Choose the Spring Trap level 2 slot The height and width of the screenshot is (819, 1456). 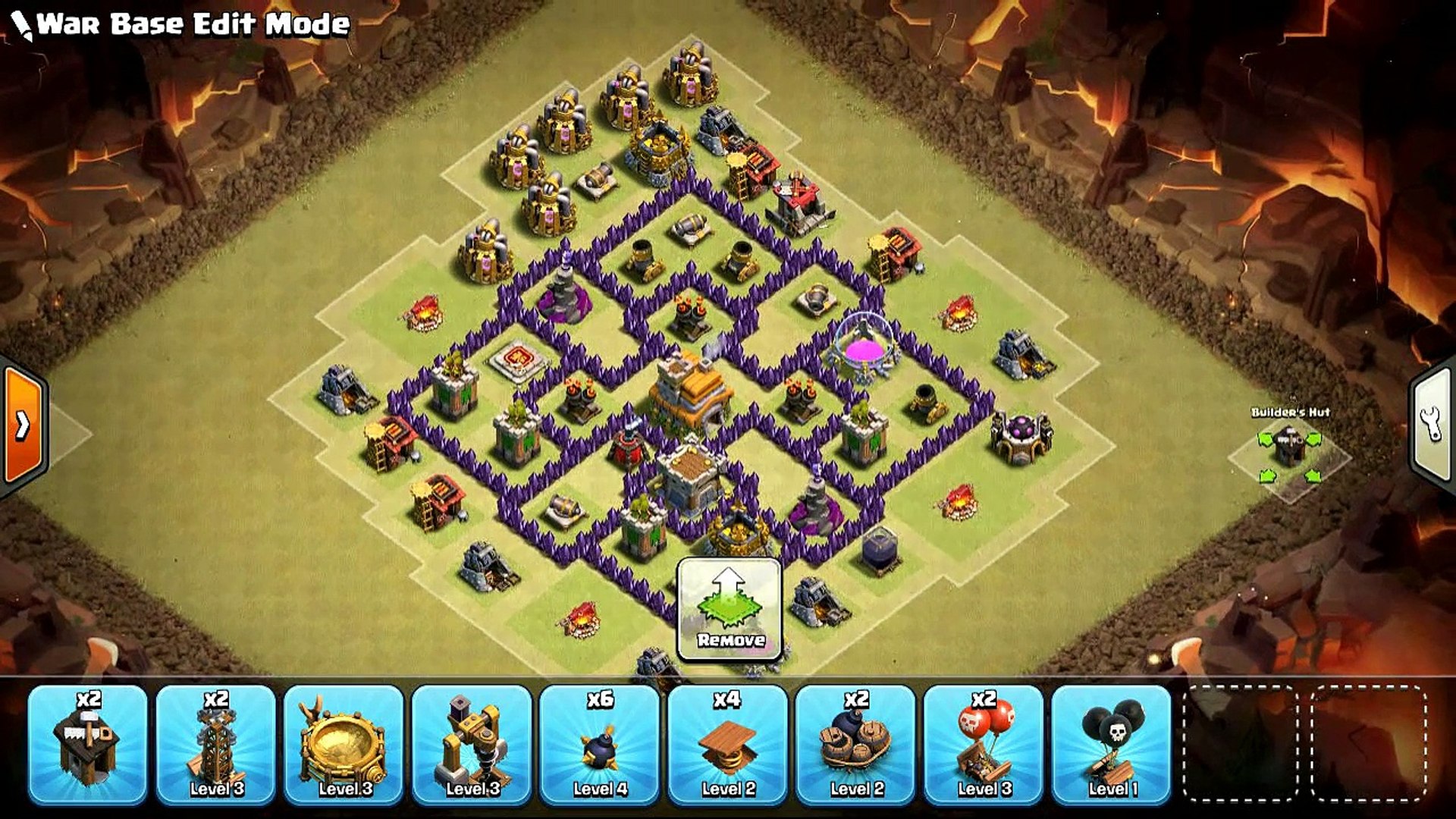[x=727, y=743]
